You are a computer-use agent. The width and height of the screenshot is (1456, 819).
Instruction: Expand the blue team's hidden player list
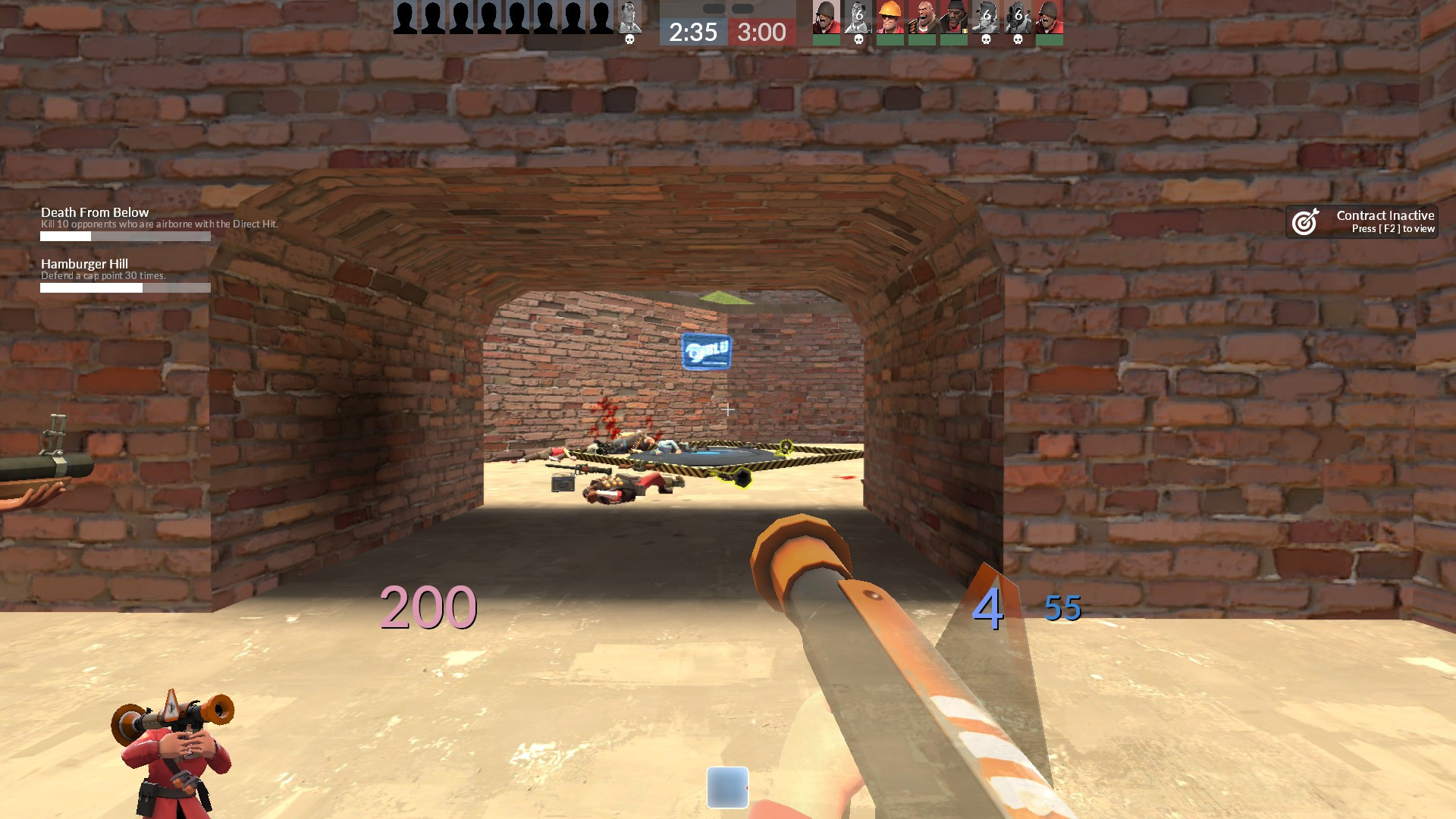500,17
